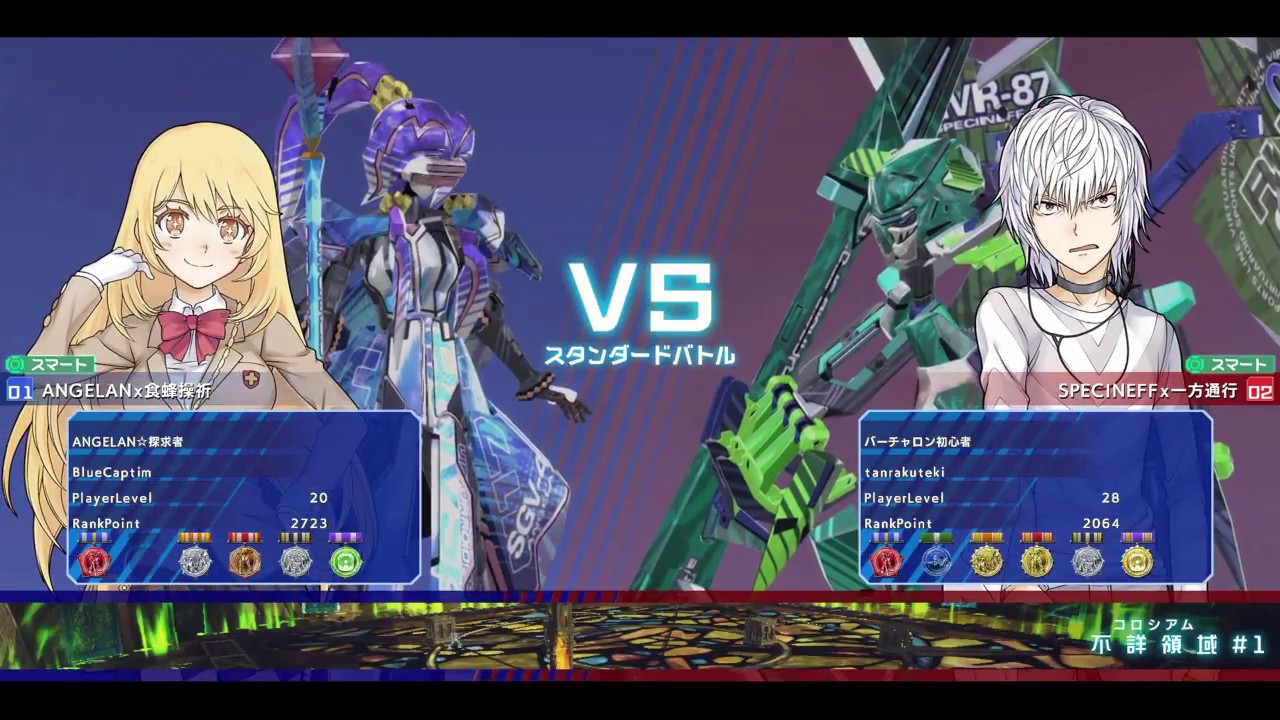Expand the ANGELAN☆探求者 title banner
The height and width of the screenshot is (720, 1280).
pos(127,441)
